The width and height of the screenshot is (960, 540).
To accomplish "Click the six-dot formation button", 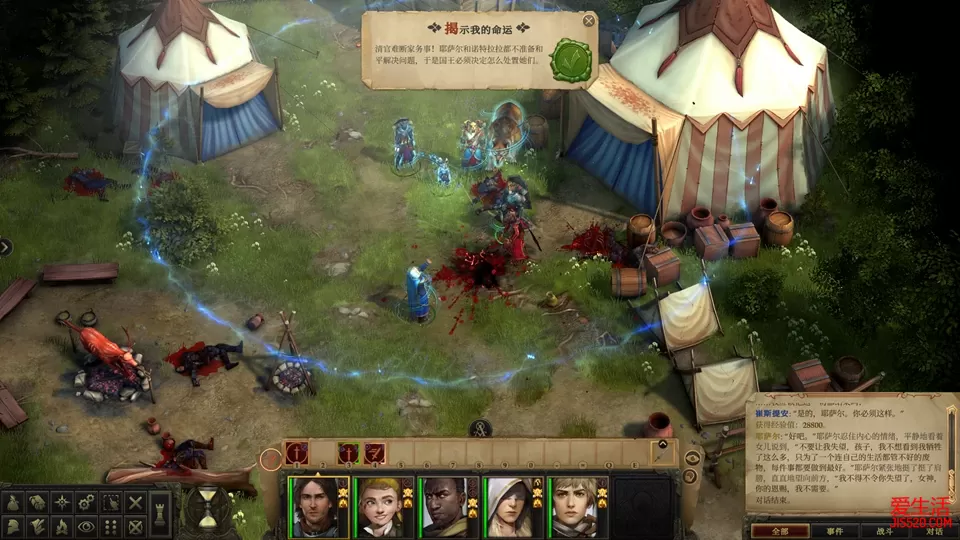I will tap(112, 526).
